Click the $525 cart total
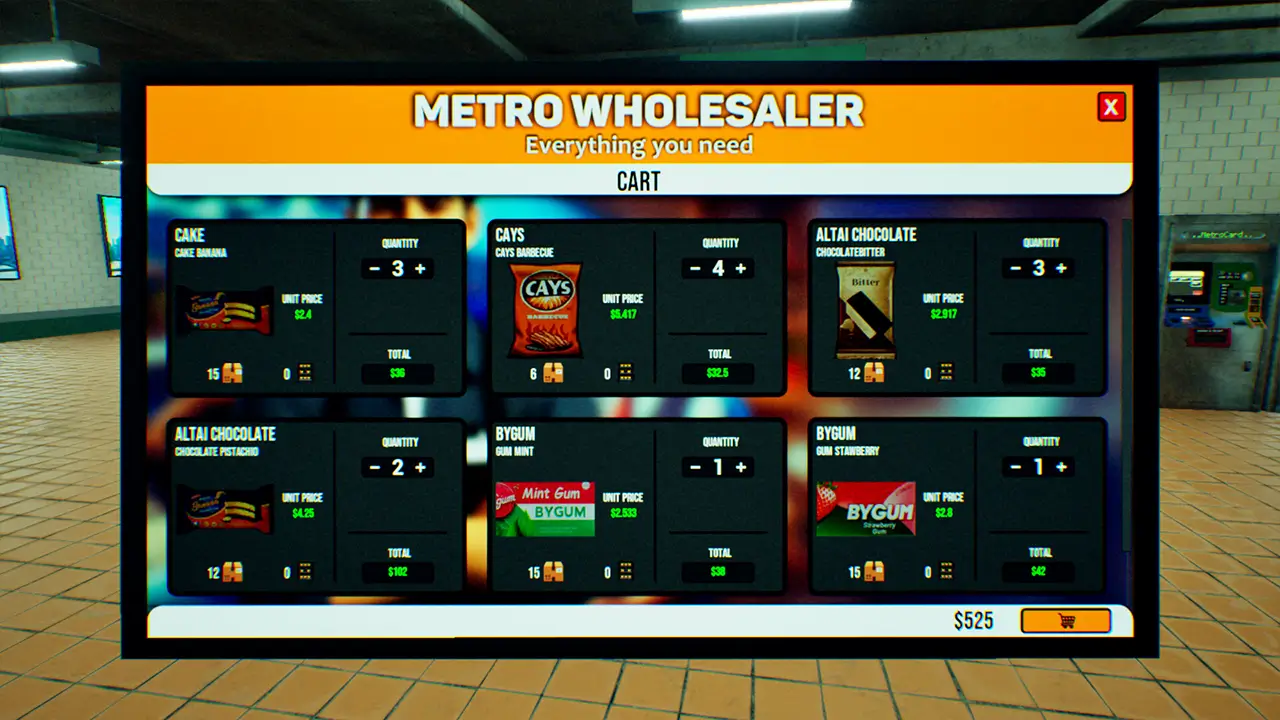 pos(975,620)
